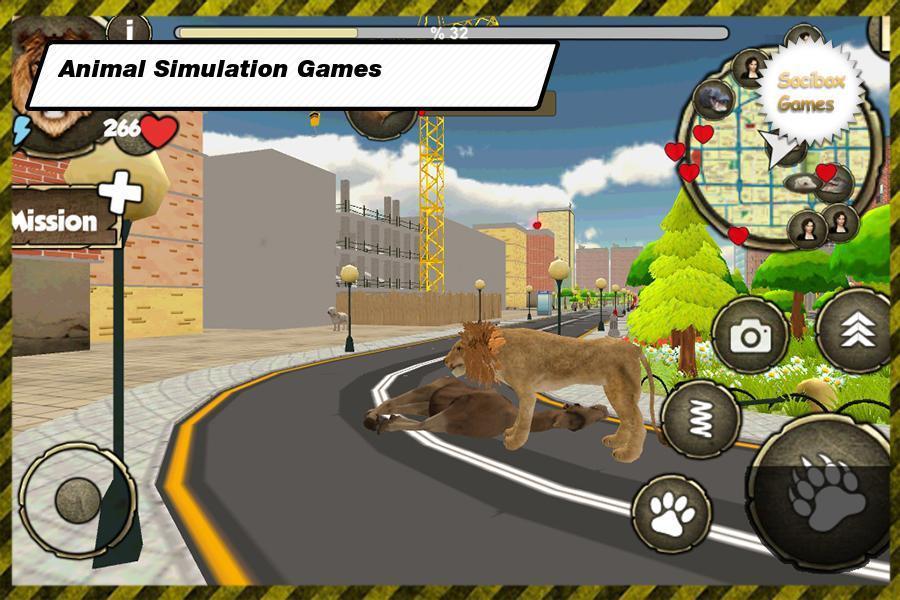Use the spring jump button

pyautogui.click(x=700, y=417)
